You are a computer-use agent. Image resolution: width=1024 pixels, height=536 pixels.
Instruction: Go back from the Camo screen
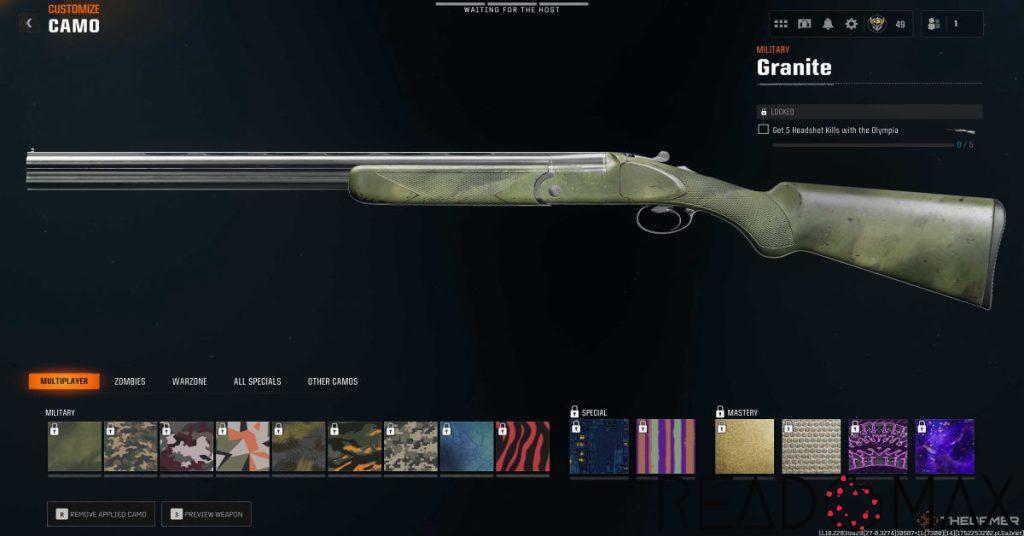coord(28,23)
